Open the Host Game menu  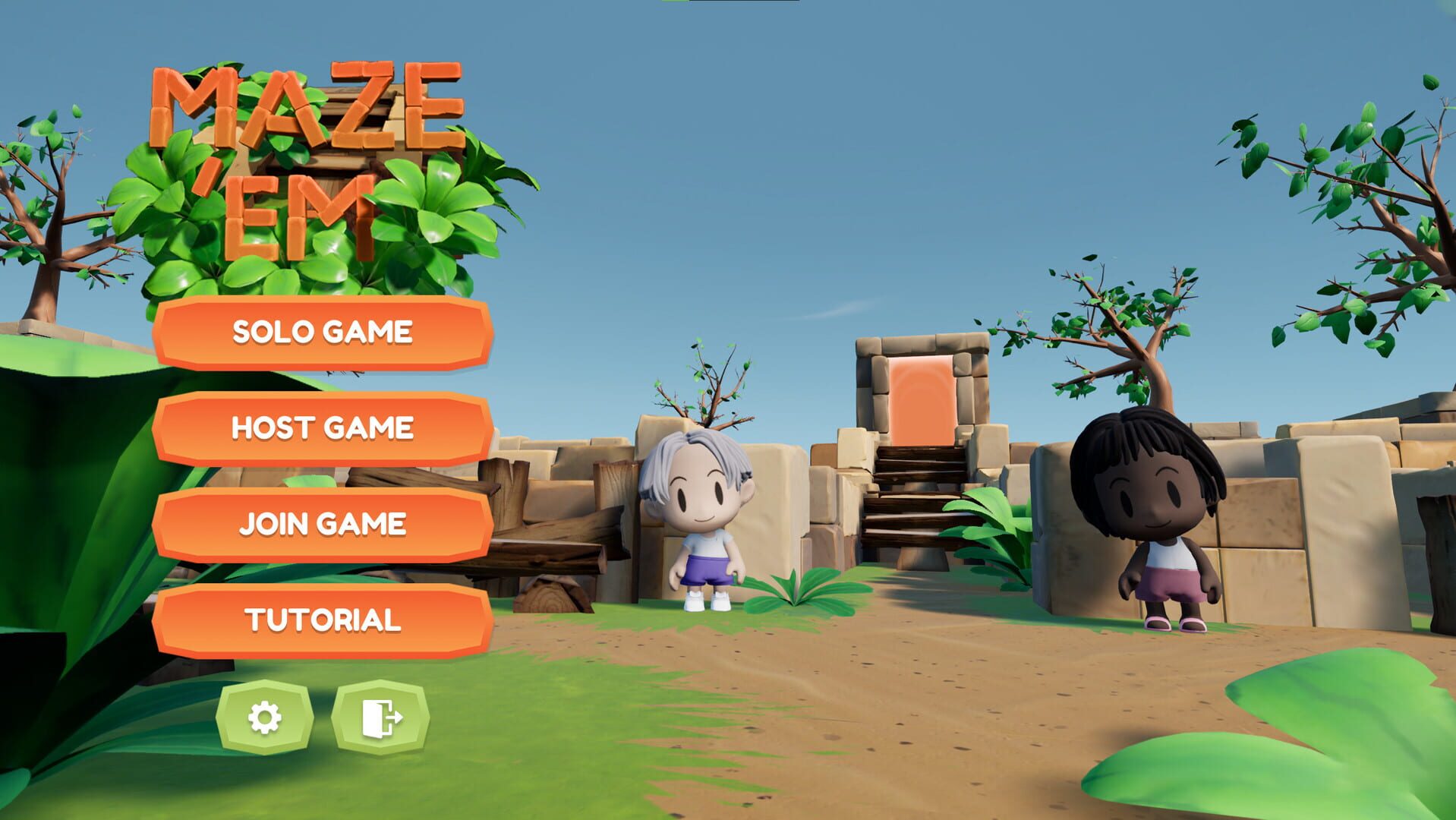tap(323, 427)
